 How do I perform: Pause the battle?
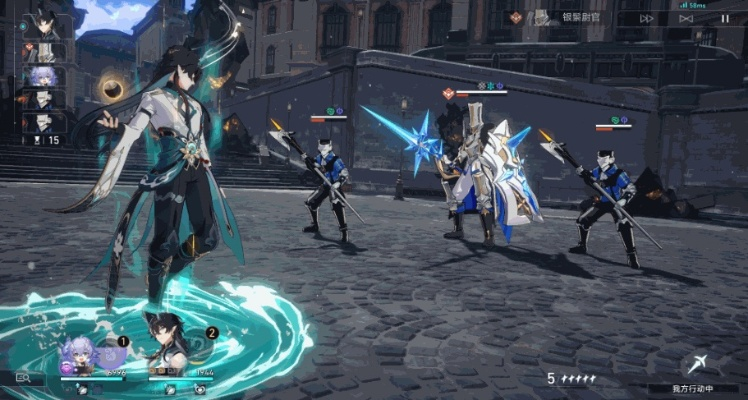point(724,18)
